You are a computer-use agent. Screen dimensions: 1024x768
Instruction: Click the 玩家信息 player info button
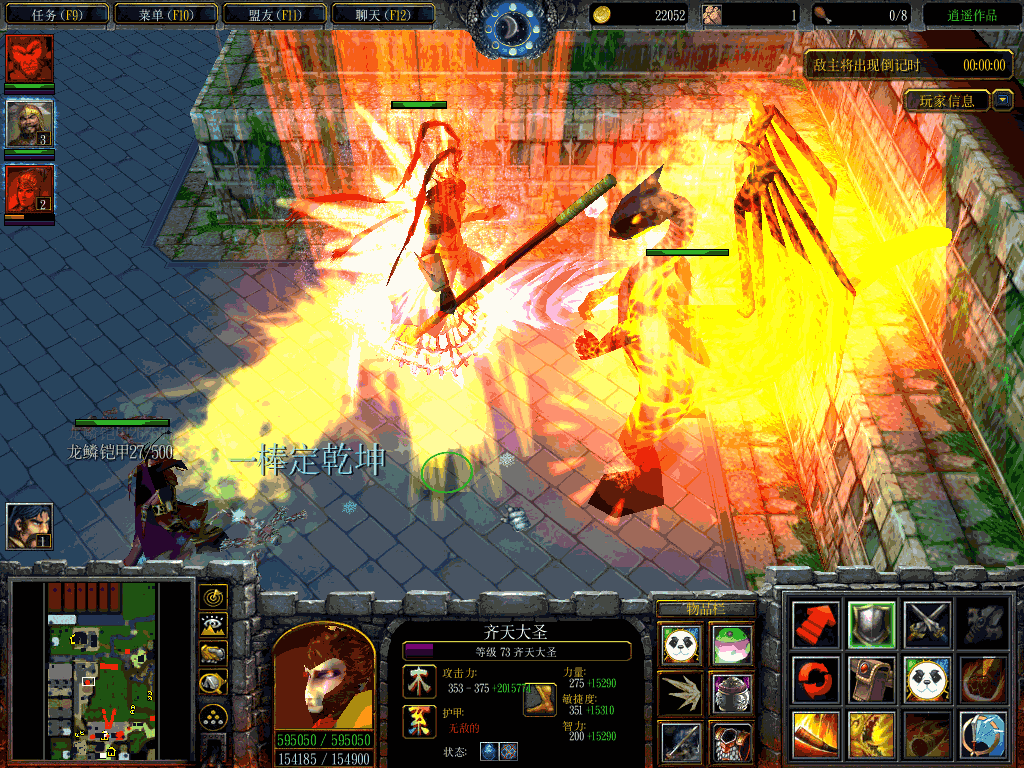coord(947,101)
